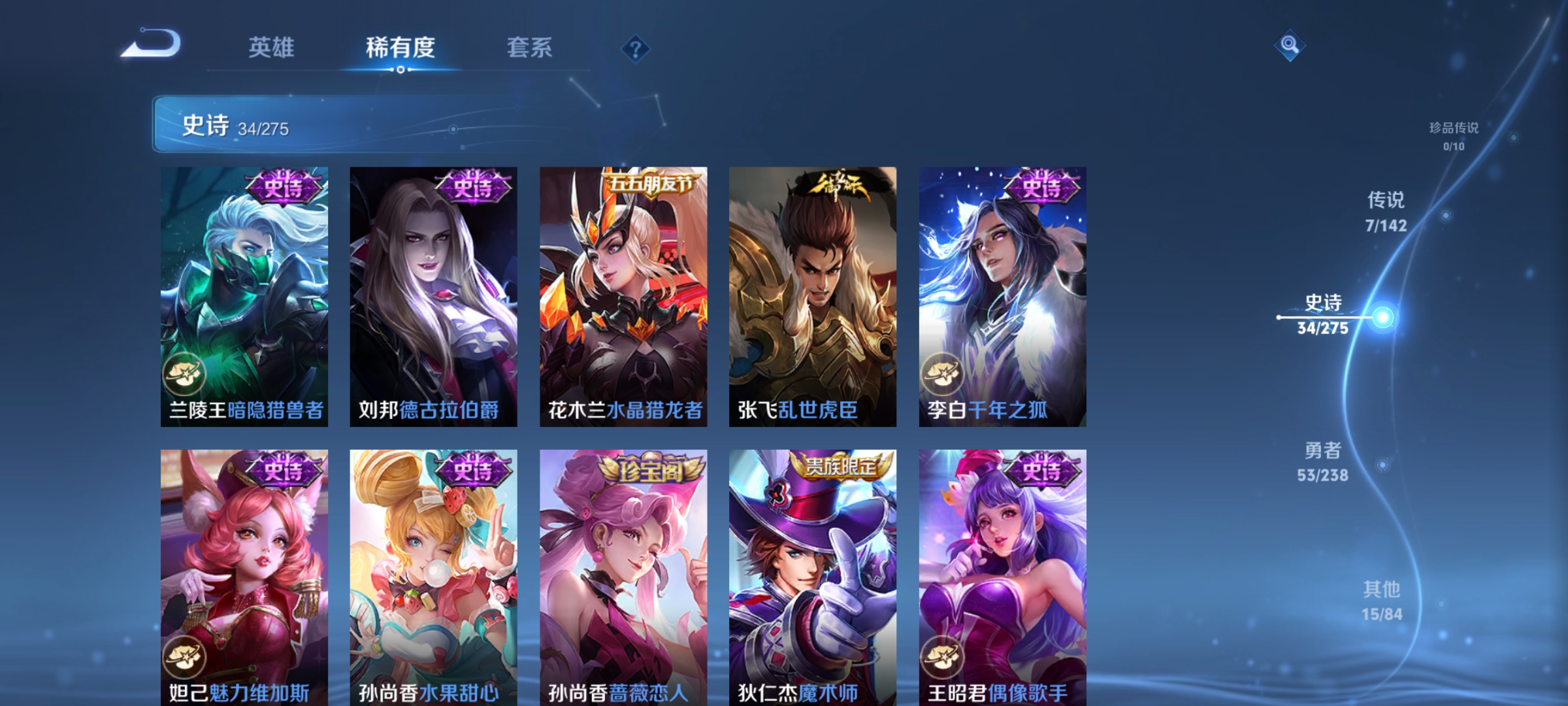
Task: Open the 张飞乱世虎臣 skin thumbnail
Action: tap(812, 294)
